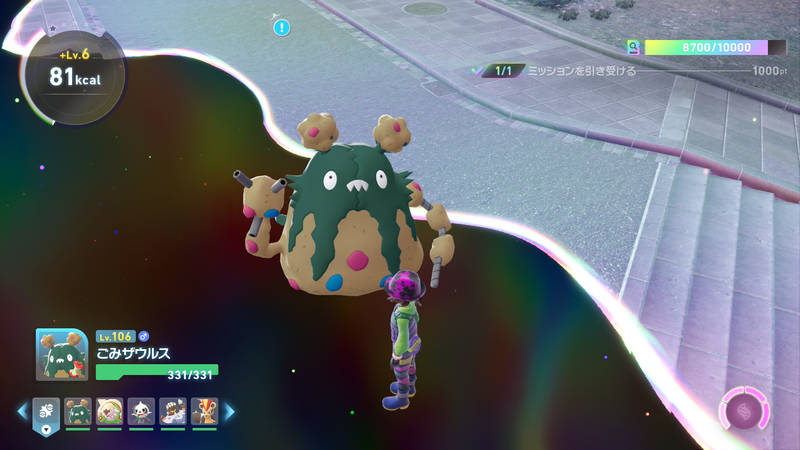Choose the pink-and-white fluffy party Pokémon

click(109, 411)
